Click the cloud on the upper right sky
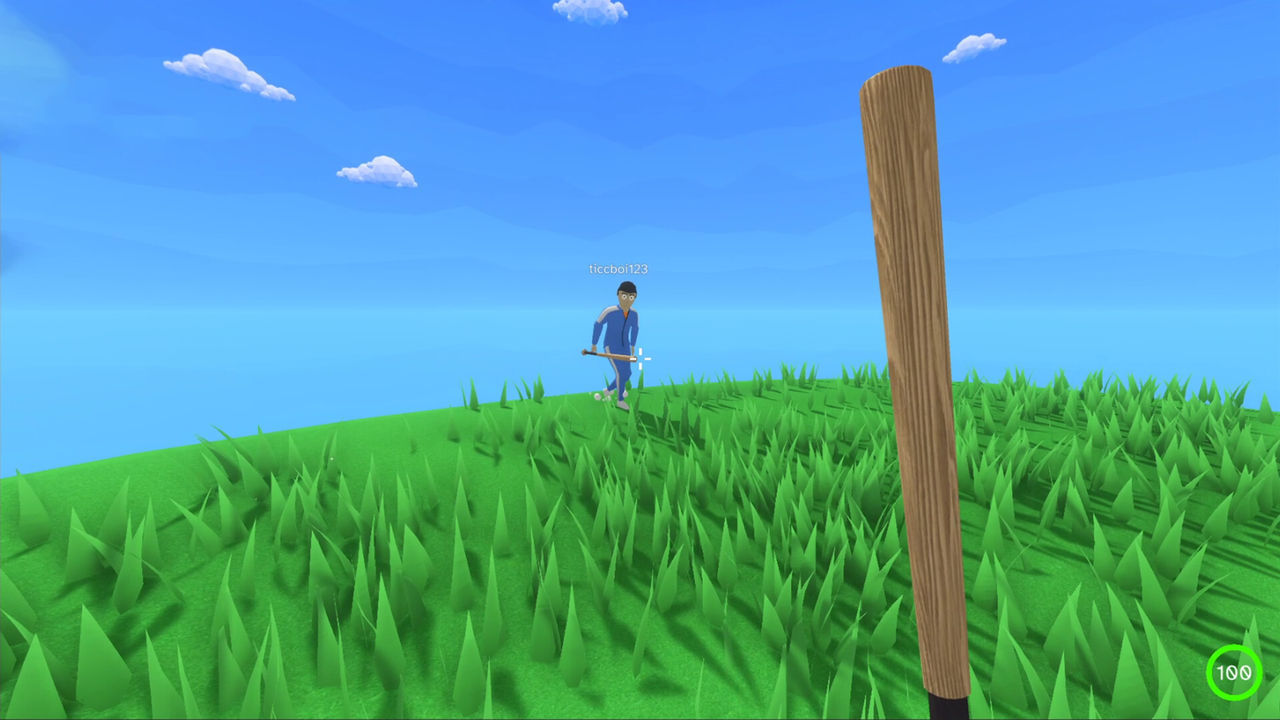The width and height of the screenshot is (1280, 720). tap(975, 47)
